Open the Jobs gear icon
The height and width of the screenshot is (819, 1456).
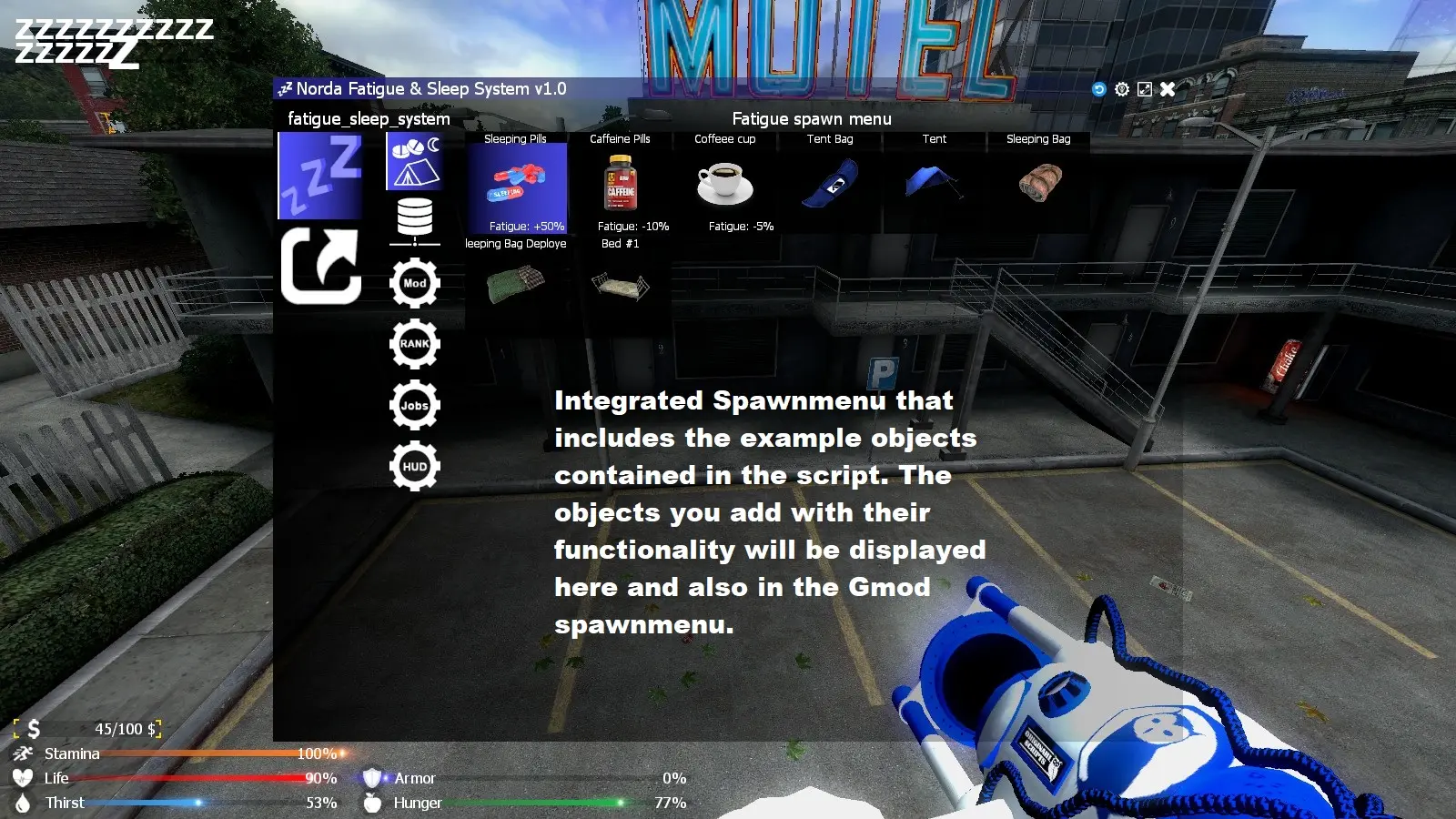pyautogui.click(x=415, y=405)
